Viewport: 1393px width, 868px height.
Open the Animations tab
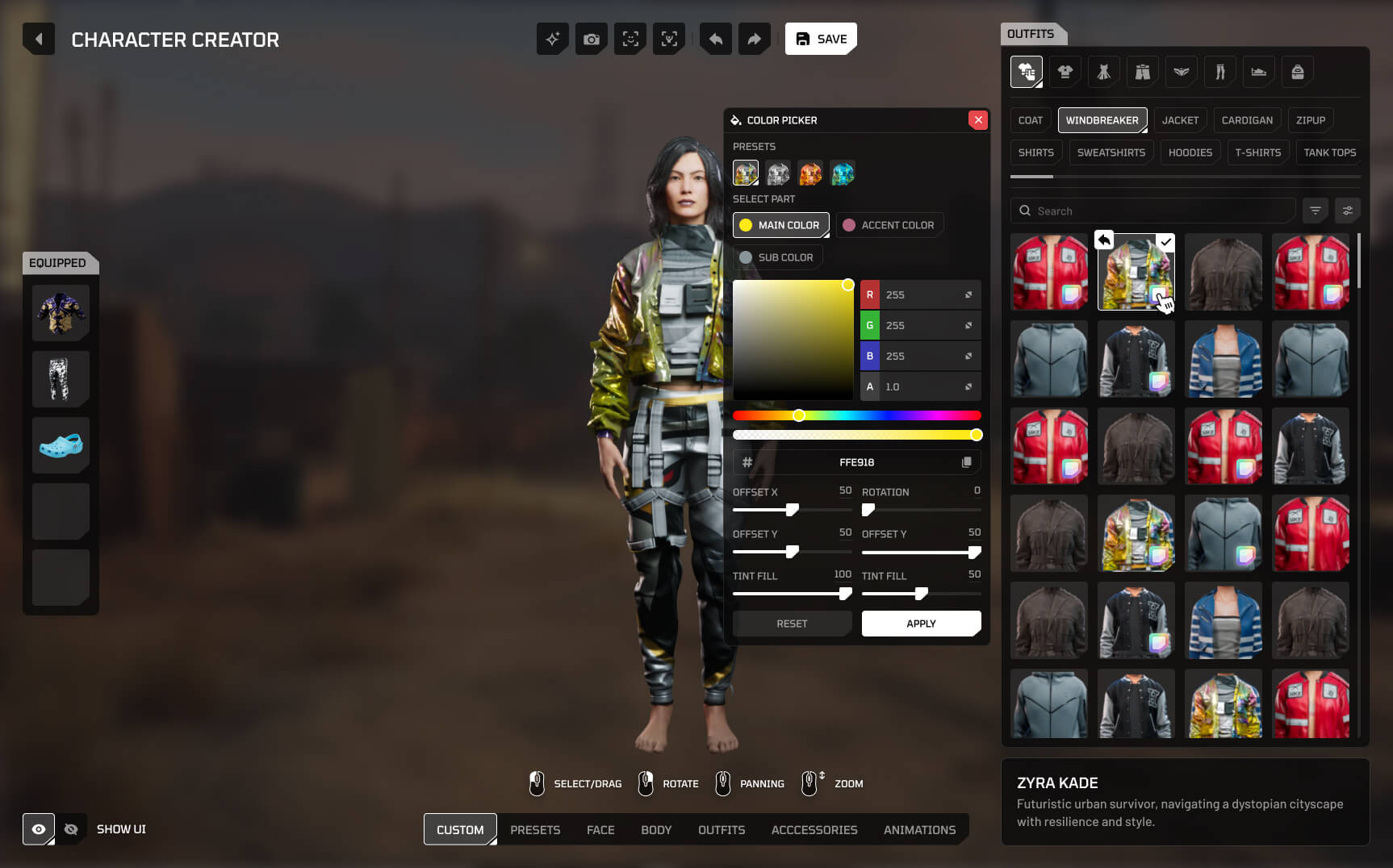coord(919,829)
